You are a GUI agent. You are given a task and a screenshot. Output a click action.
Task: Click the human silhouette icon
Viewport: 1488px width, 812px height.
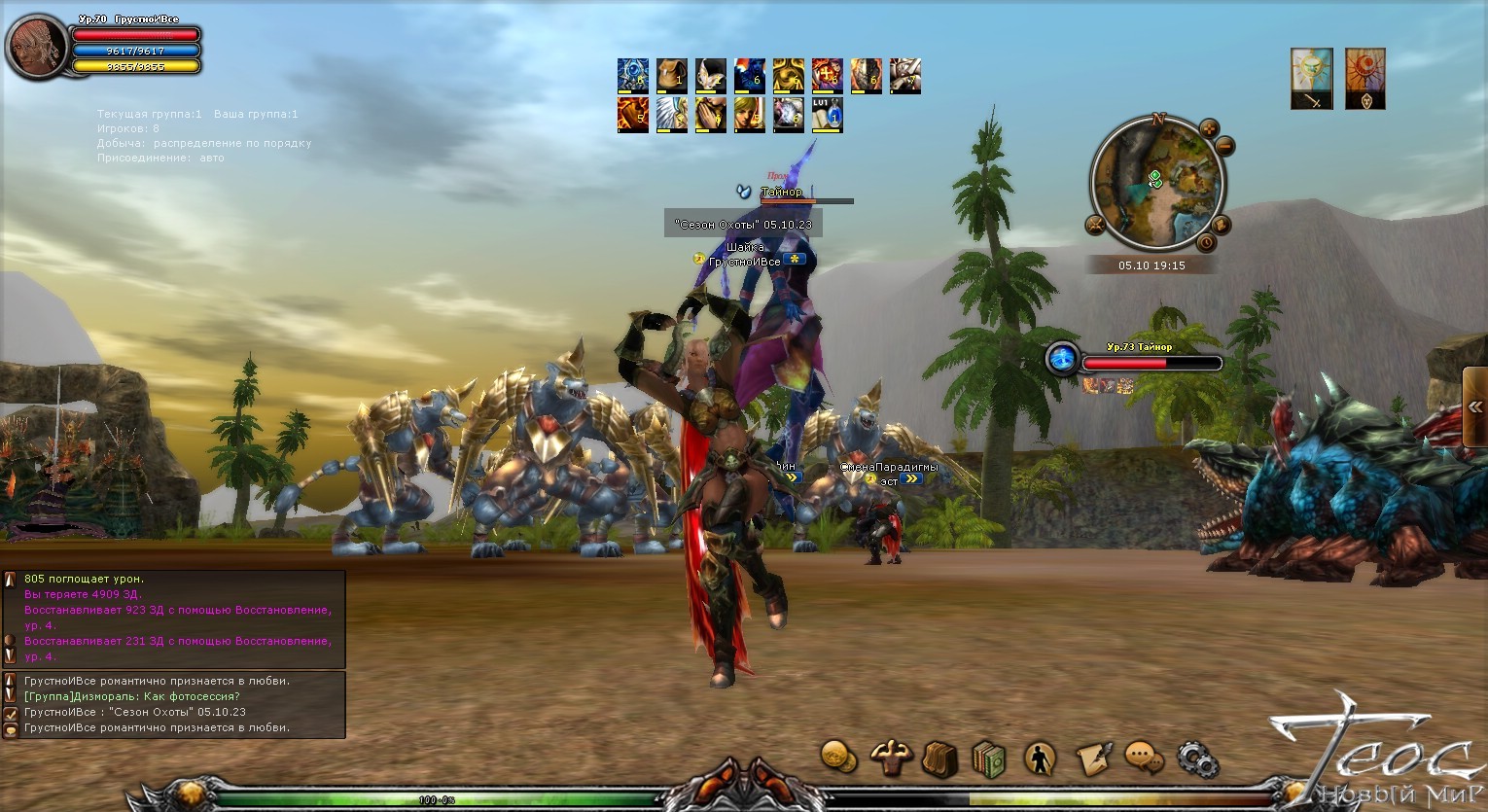(x=1041, y=759)
